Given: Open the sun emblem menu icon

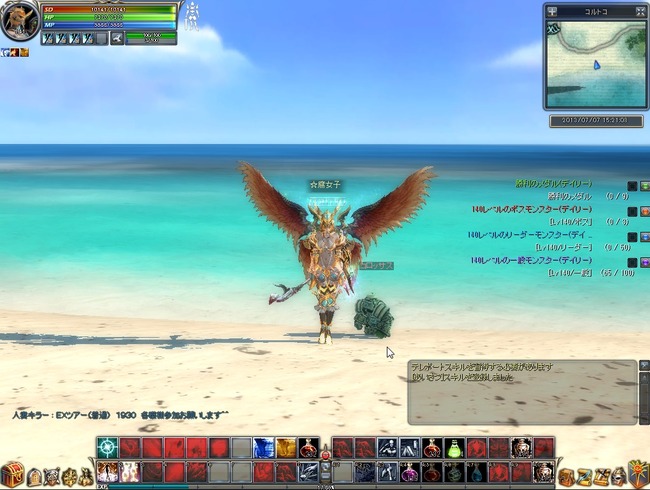Looking at the screenshot, I should pyautogui.click(x=637, y=472).
